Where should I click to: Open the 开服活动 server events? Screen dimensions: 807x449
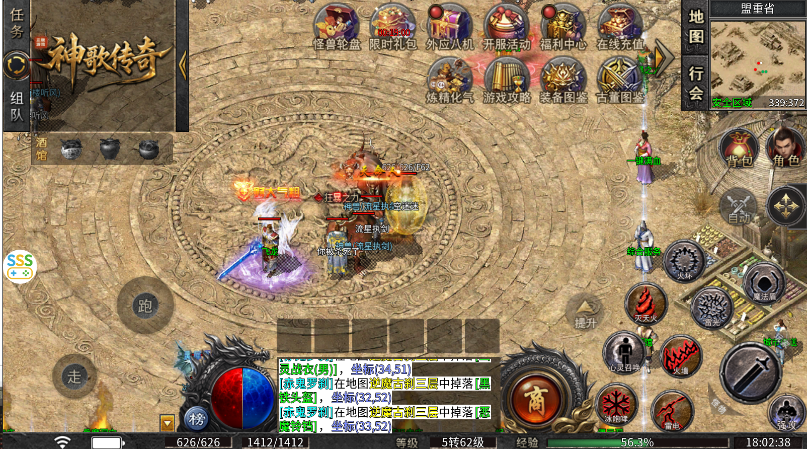[507, 25]
